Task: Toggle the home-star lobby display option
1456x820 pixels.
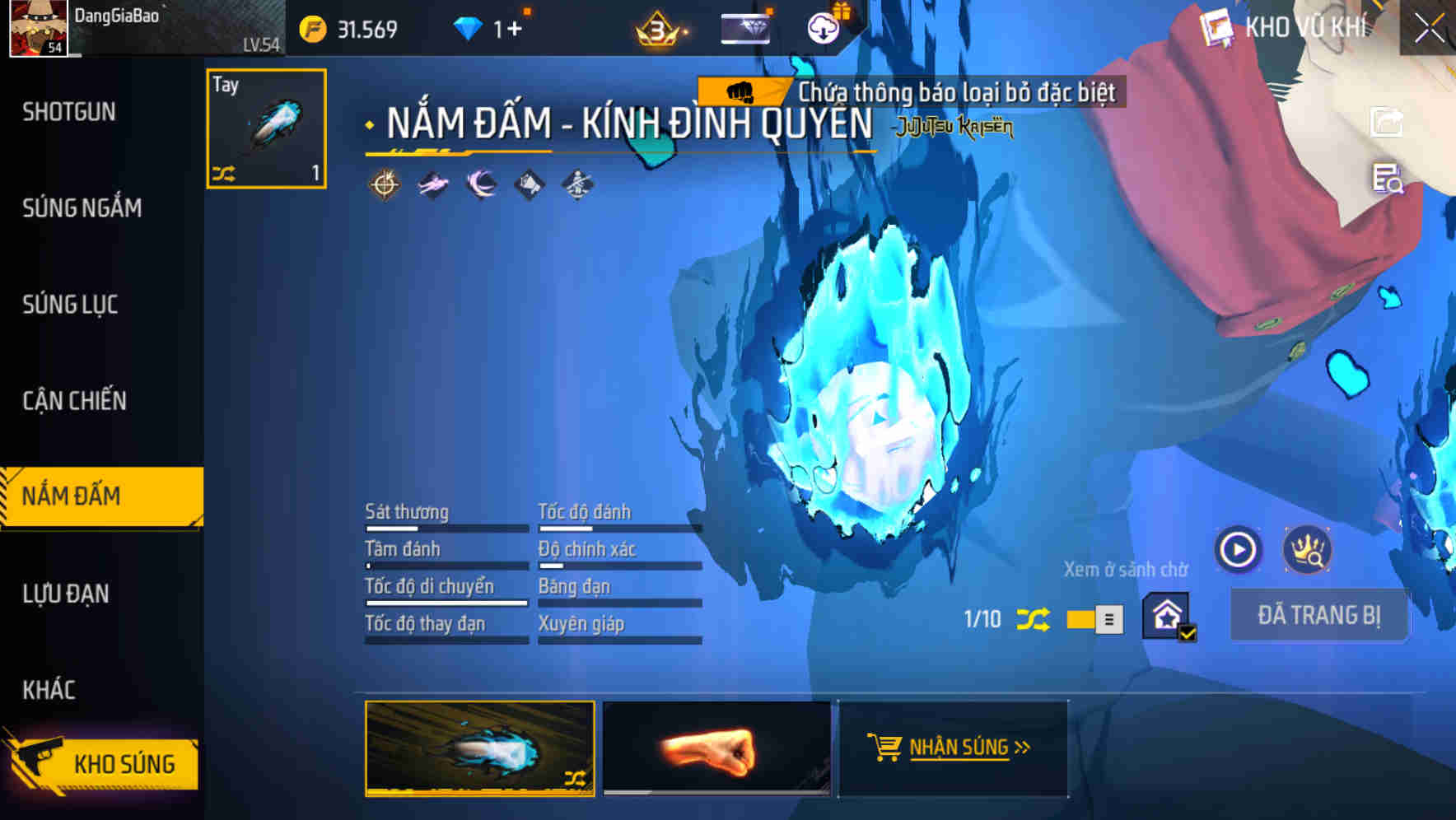Action: [1169, 615]
